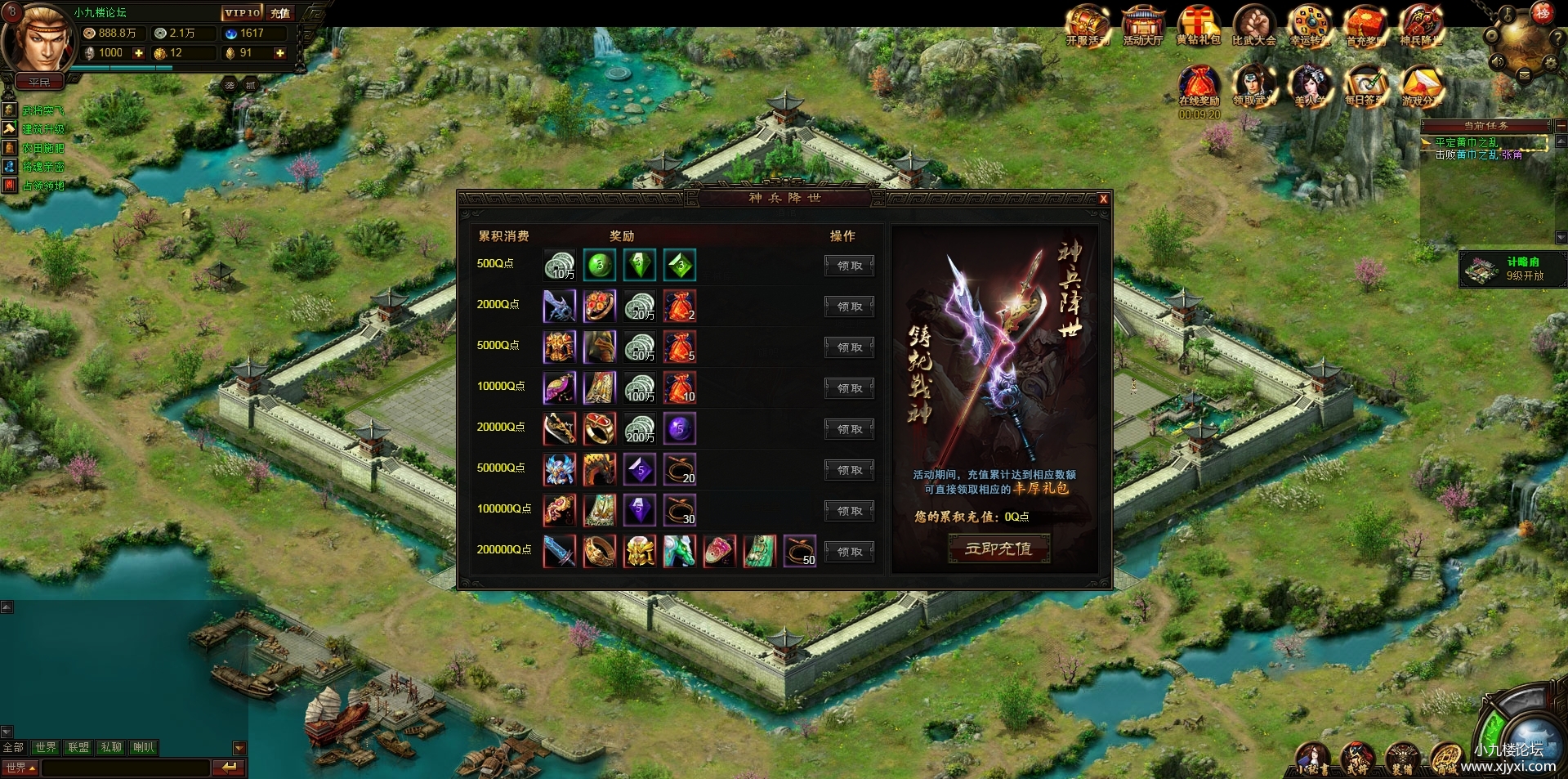Viewport: 1568px width, 779px height.
Task: Select the 武将突飞 shortcut
Action: tap(42, 110)
